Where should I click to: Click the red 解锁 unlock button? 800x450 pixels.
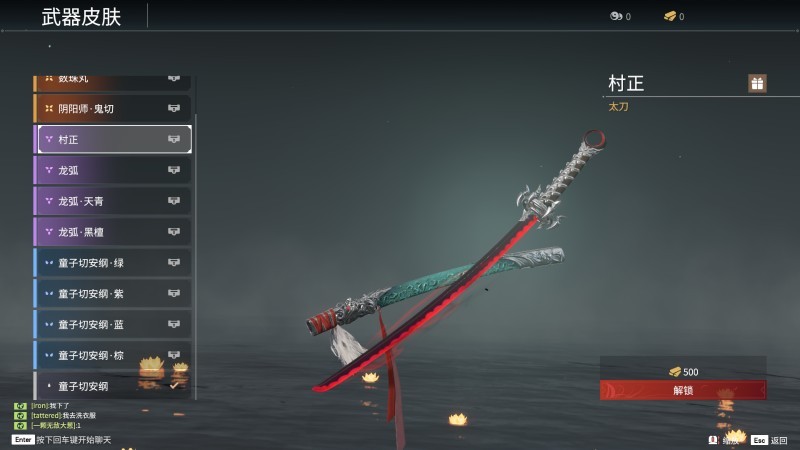point(683,390)
